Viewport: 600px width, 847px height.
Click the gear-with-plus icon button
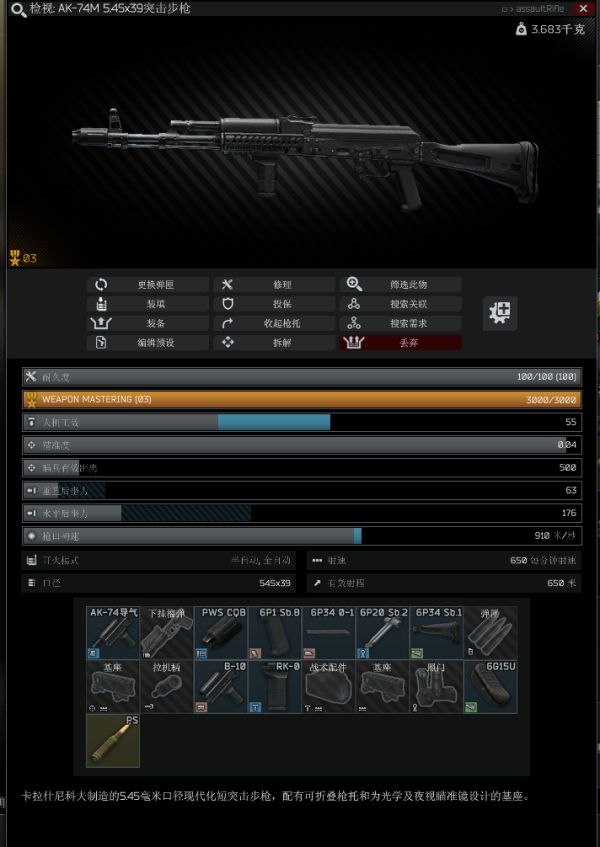point(500,313)
